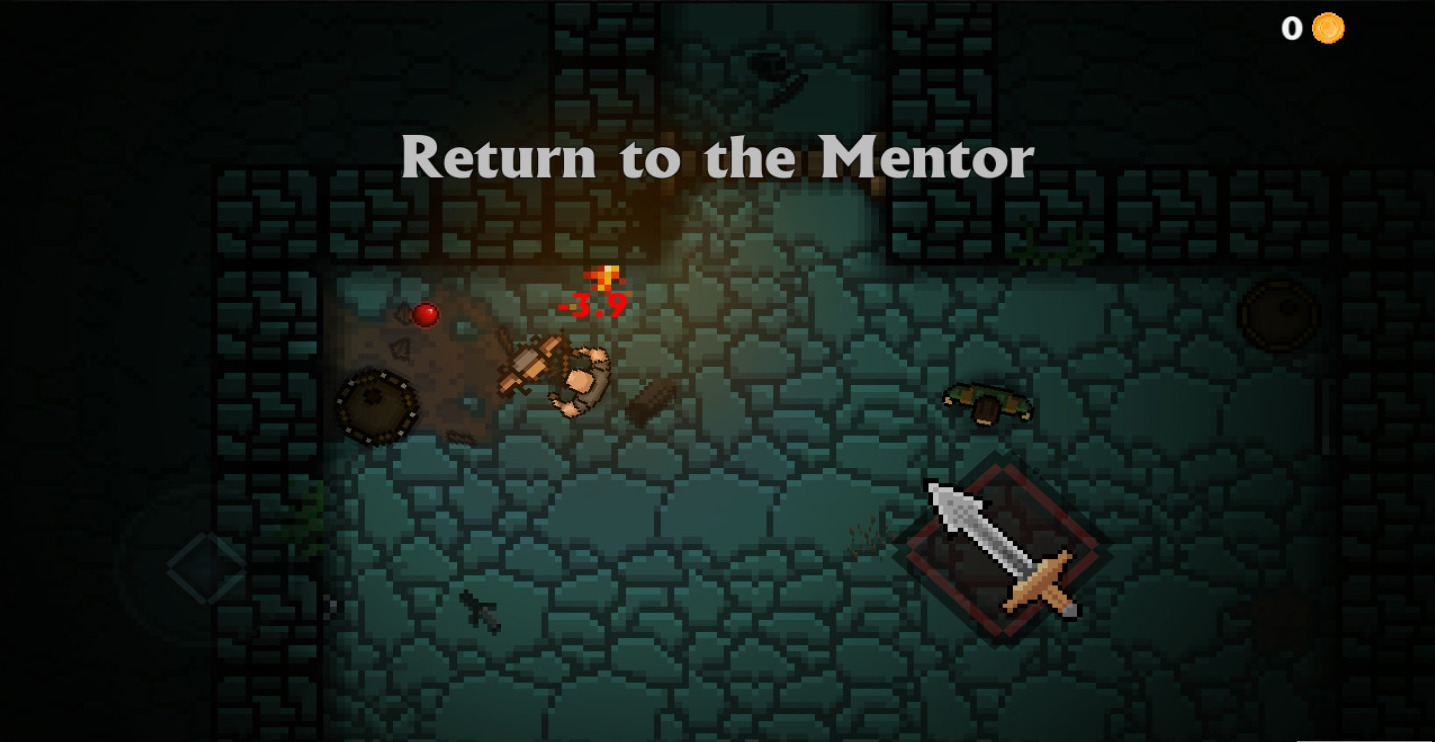The image size is (1435, 742).
Task: Touch the virtual joystick diamond knob
Action: coord(205,567)
